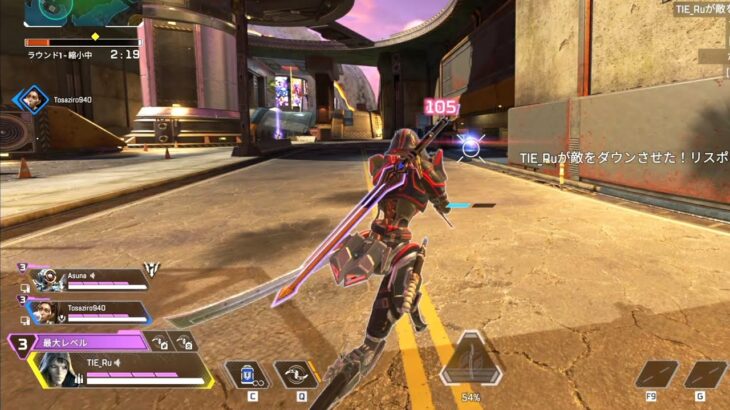The image size is (730, 410).
Task: Select the F9 slot
Action: coord(656,374)
